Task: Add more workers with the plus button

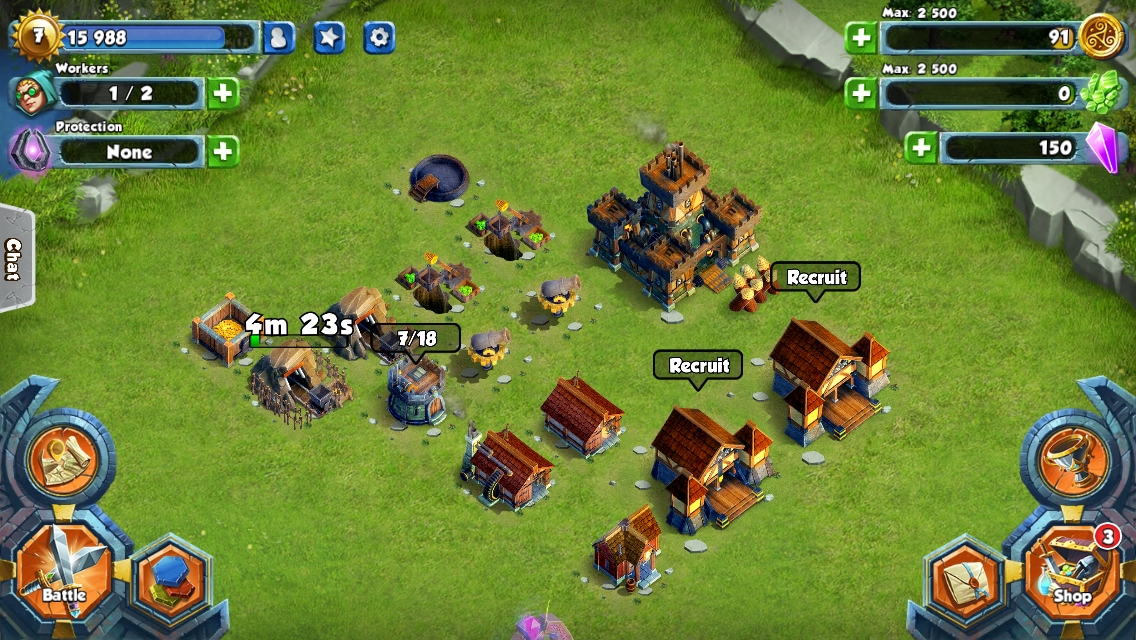Action: (223, 94)
